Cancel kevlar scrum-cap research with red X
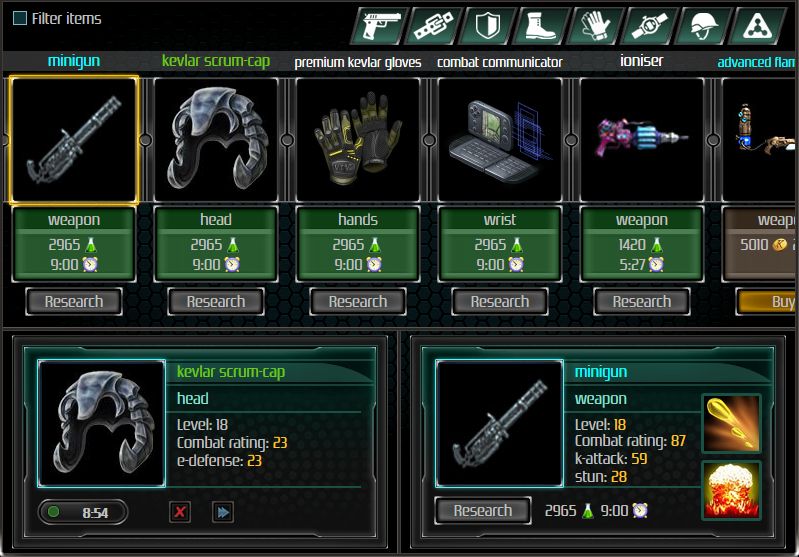The image size is (799, 557). tap(180, 512)
